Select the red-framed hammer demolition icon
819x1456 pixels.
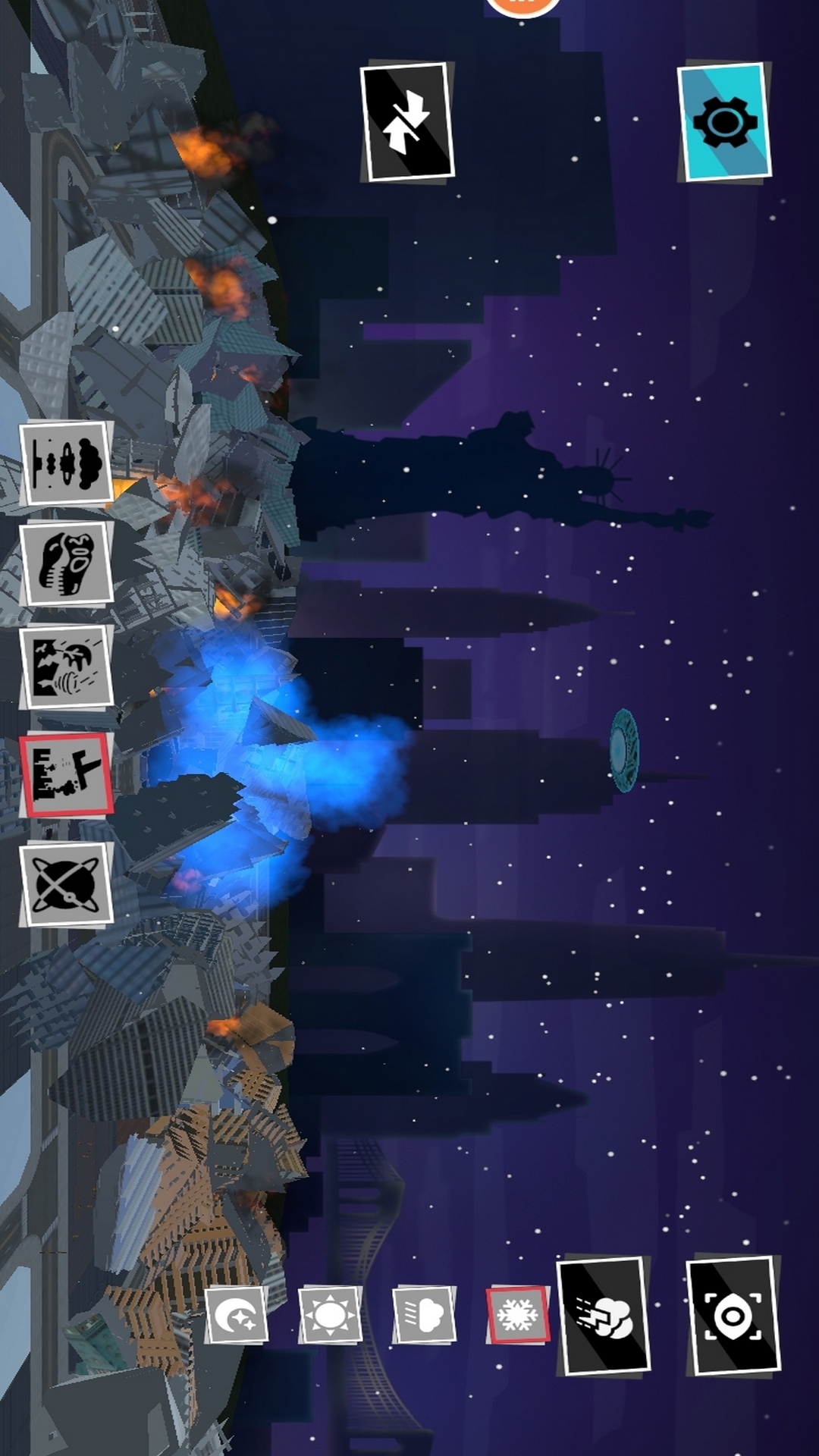coord(66,775)
